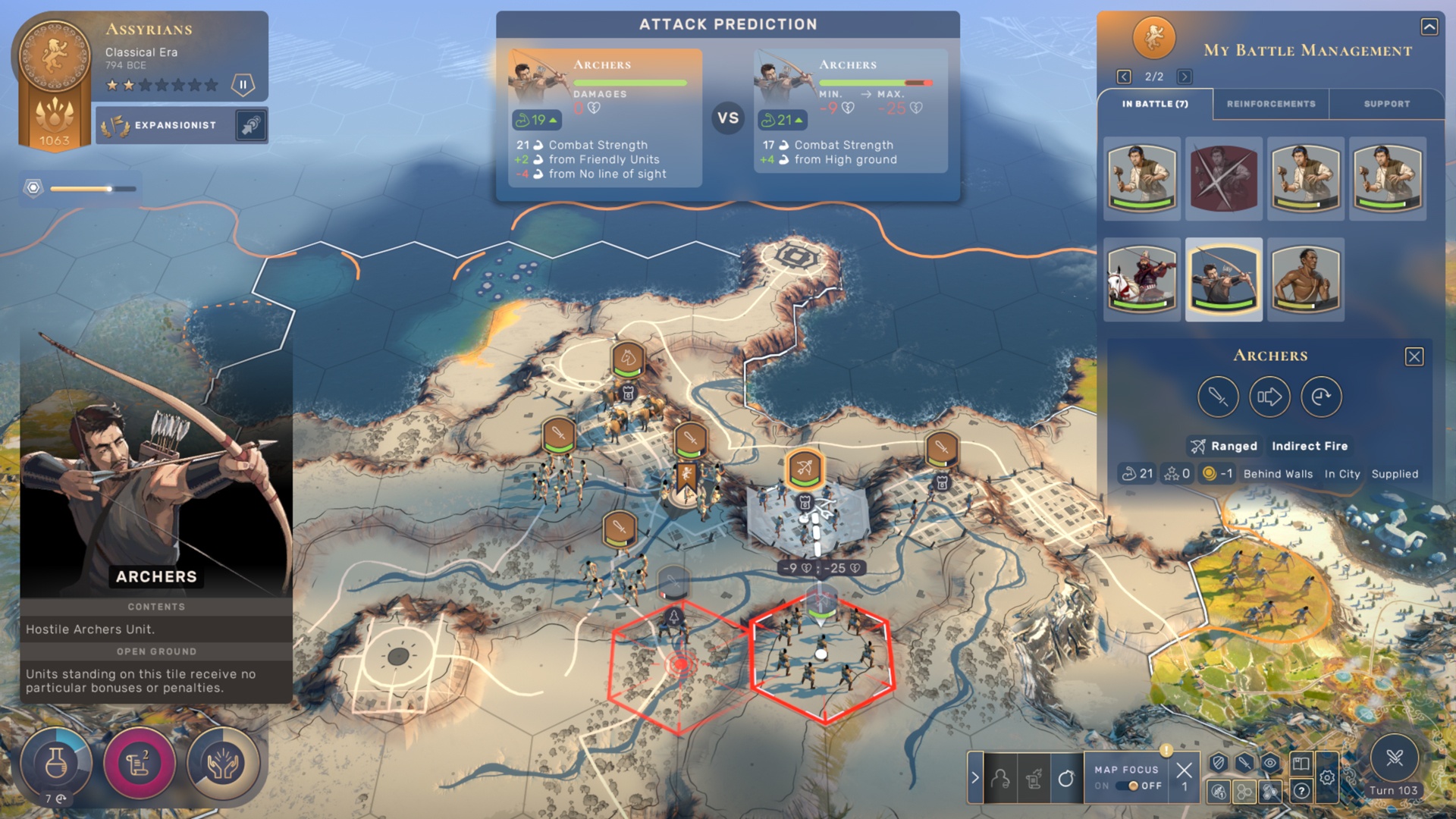Switch to the Reinforcements tab
This screenshot has height=819, width=1456.
click(x=1271, y=104)
